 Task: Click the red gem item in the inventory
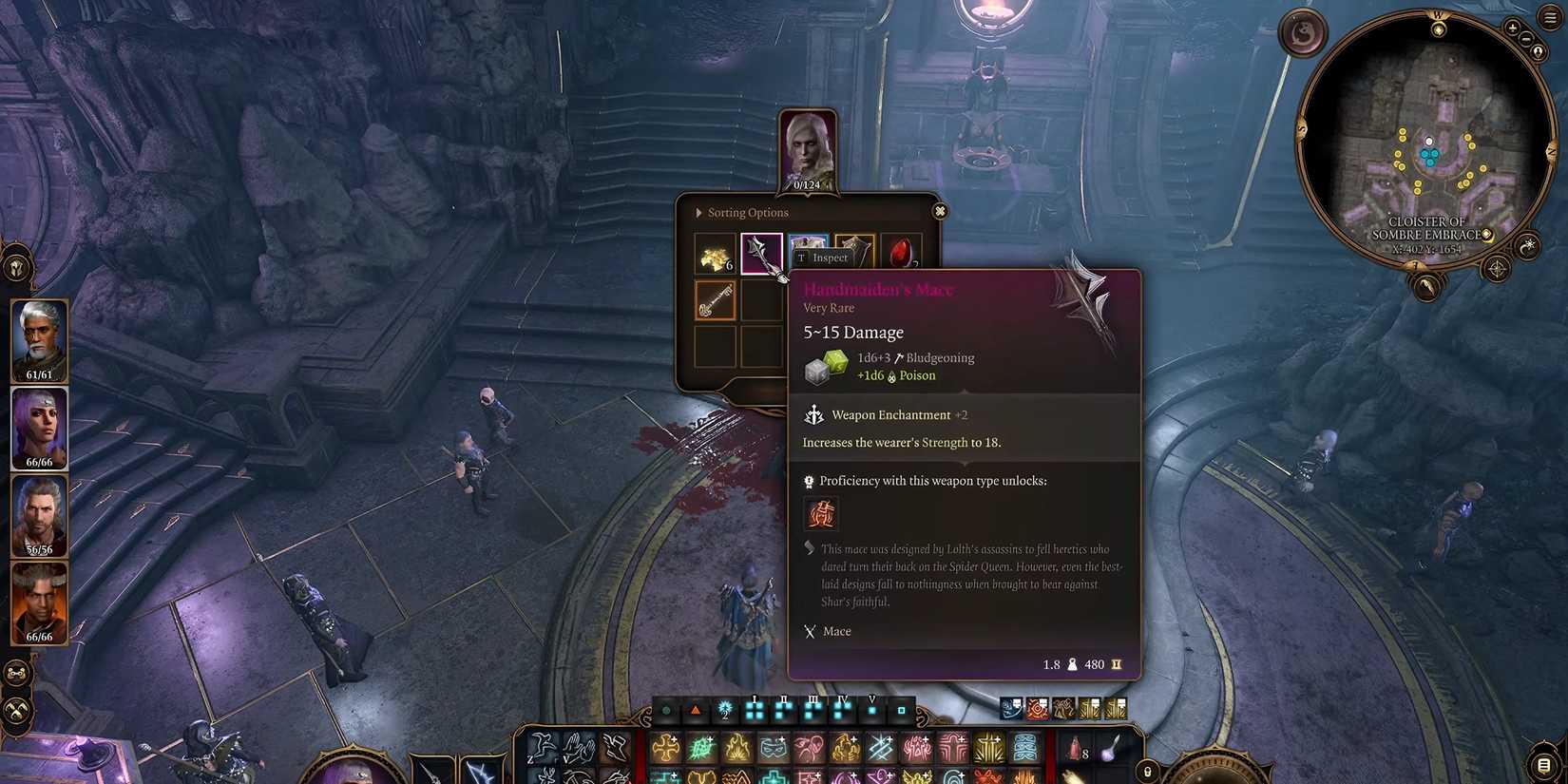click(900, 252)
